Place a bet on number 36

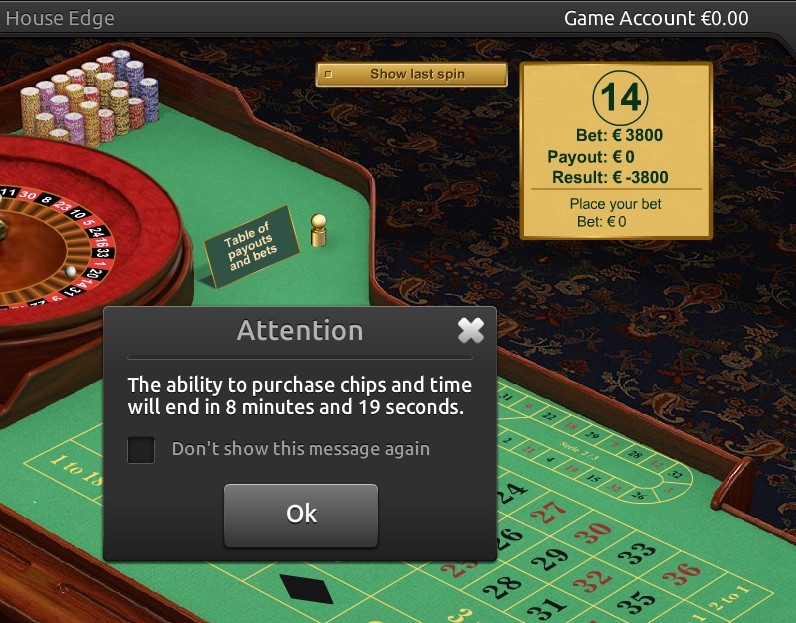pos(682,575)
